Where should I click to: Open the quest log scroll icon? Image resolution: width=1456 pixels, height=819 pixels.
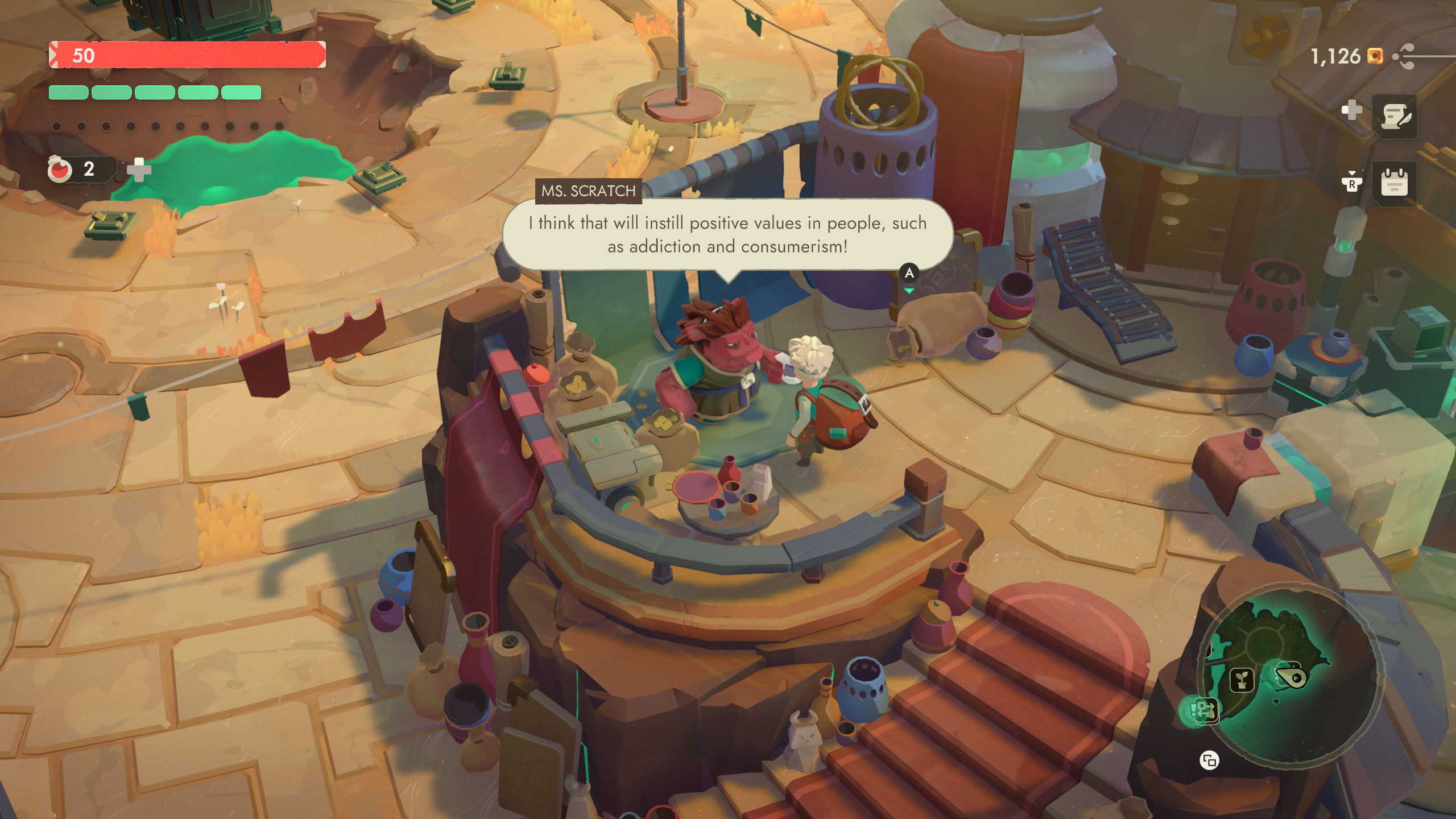click(x=1396, y=116)
